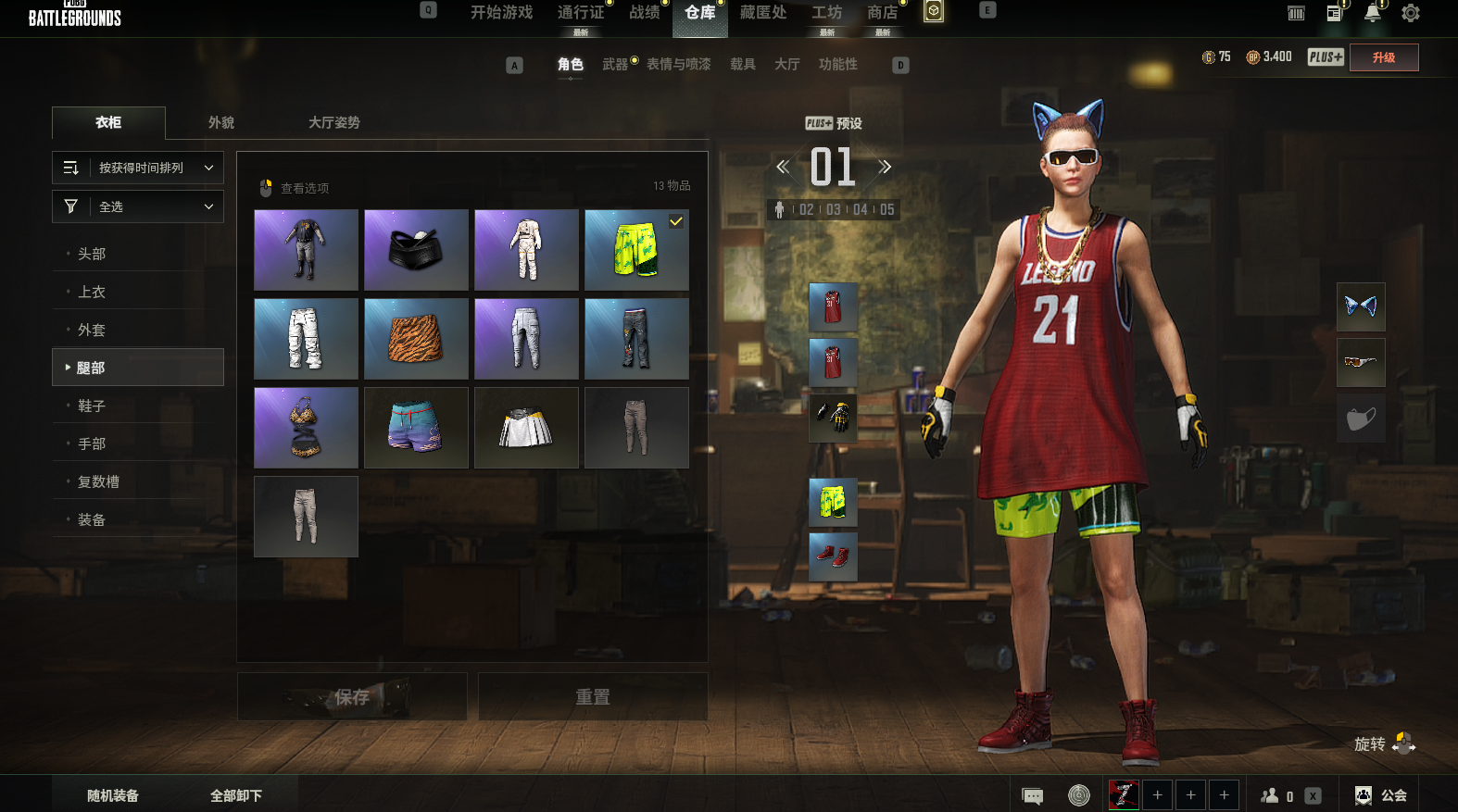The height and width of the screenshot is (812, 1458).
Task: Select the yellow-green shorts item
Action: (x=636, y=250)
